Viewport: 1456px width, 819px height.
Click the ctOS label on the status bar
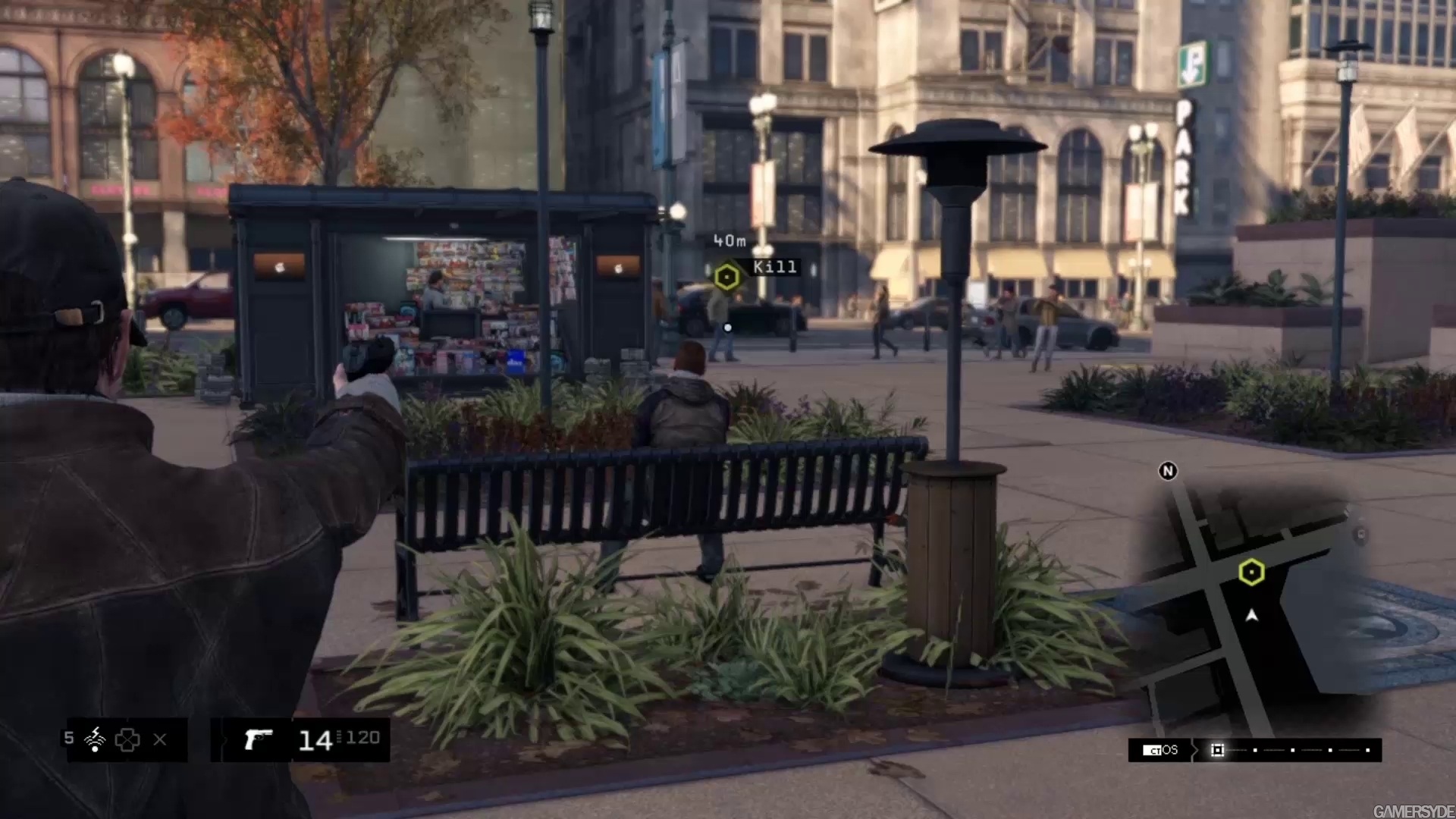(1161, 750)
